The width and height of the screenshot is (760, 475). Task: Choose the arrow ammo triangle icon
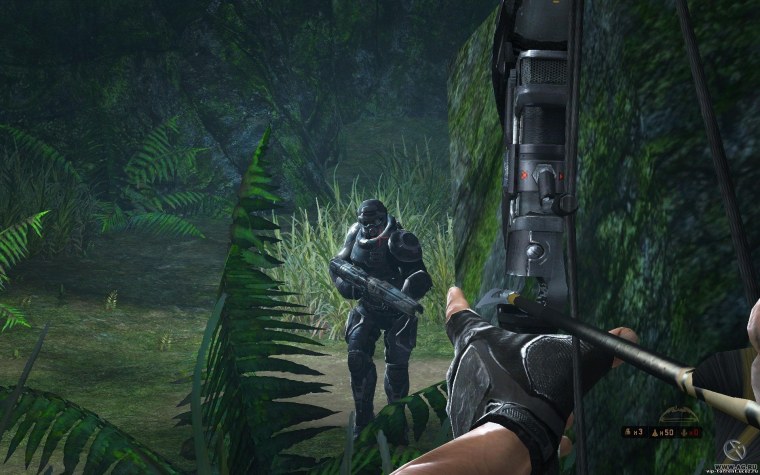655,433
